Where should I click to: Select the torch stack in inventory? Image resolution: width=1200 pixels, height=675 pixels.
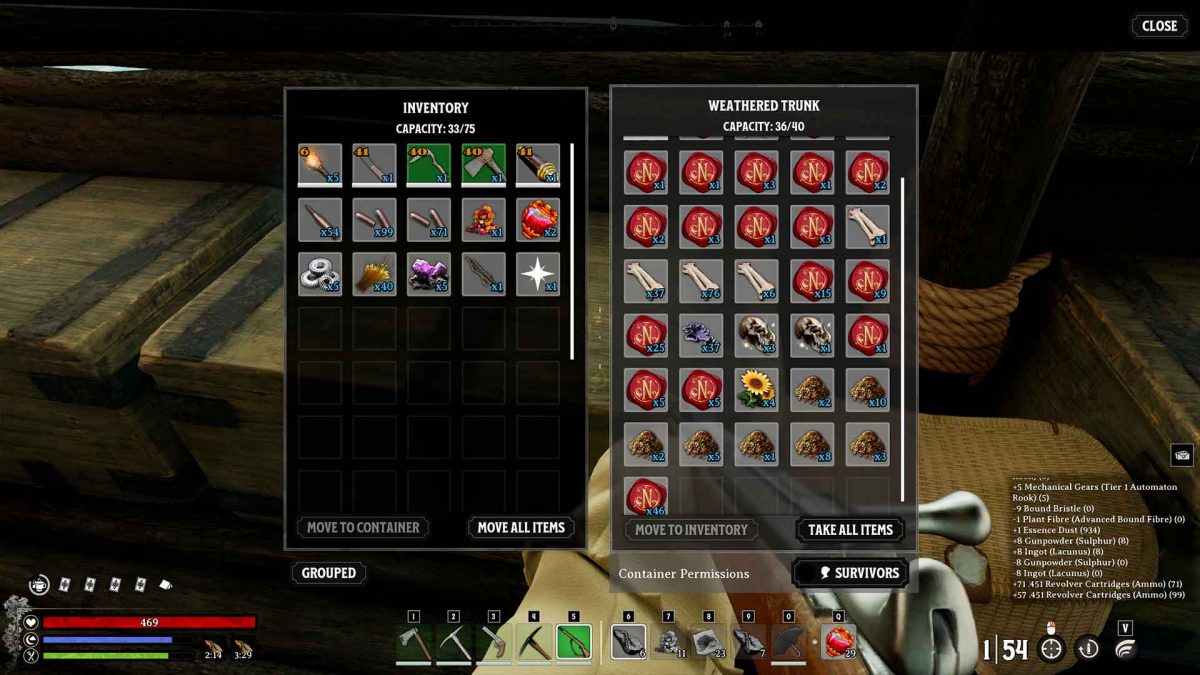click(320, 165)
